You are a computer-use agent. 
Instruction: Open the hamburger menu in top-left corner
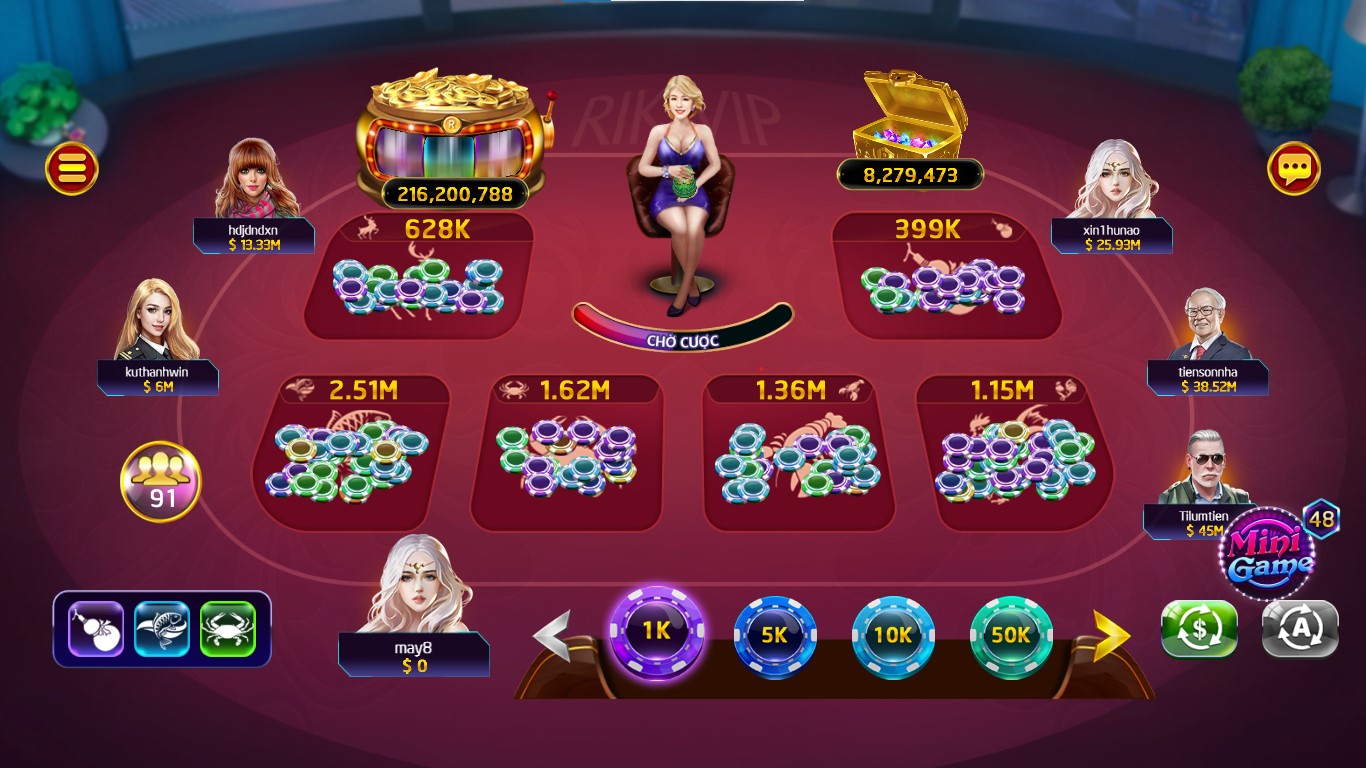click(x=68, y=168)
